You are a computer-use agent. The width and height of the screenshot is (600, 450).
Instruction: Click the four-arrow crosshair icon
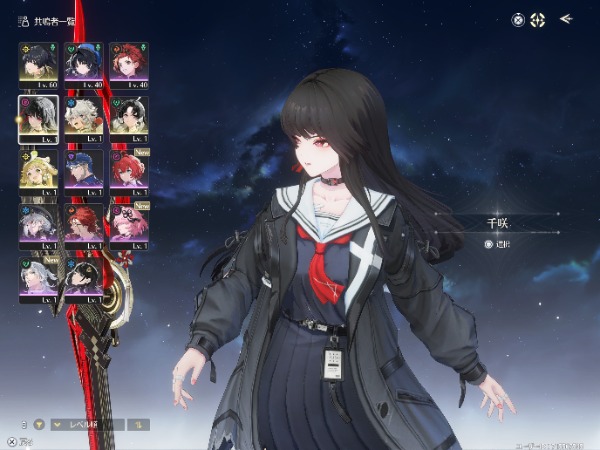(x=538, y=19)
